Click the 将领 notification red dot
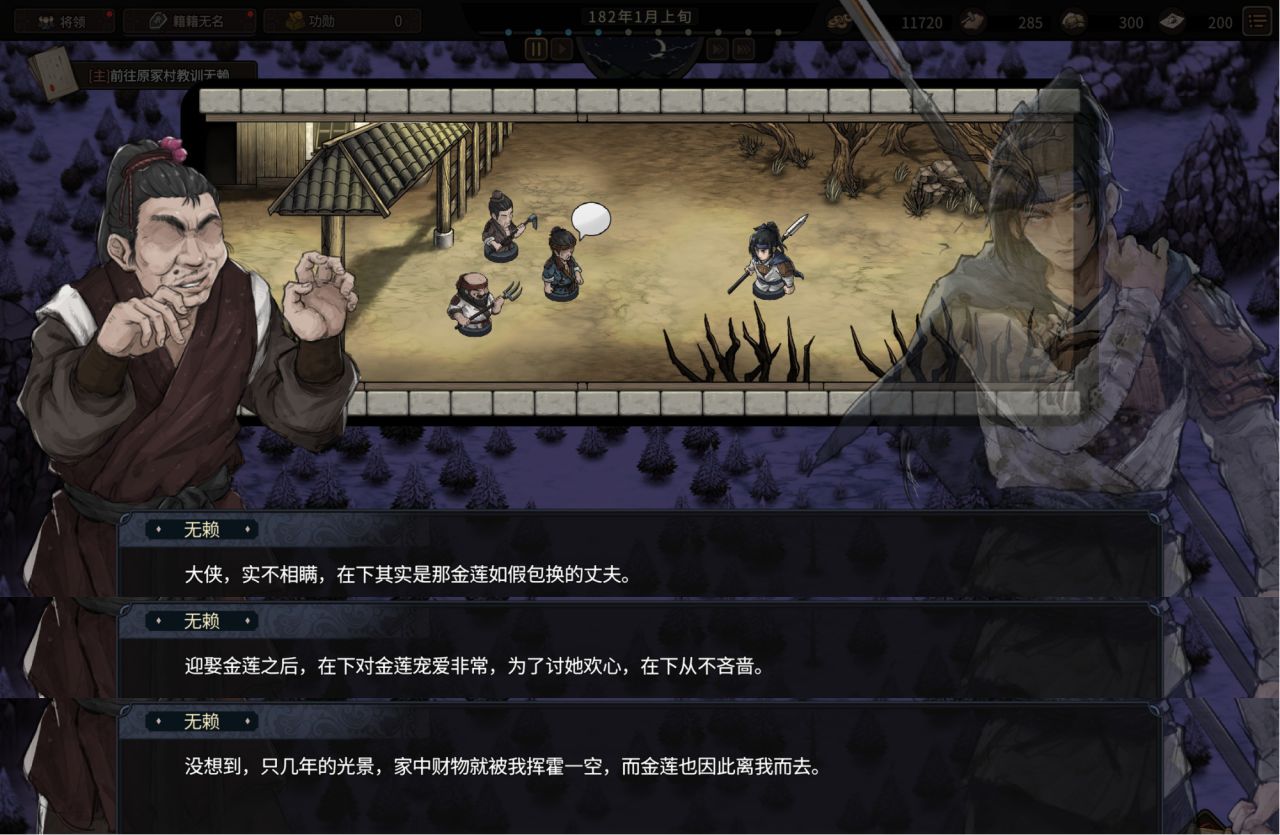The image size is (1280, 835). click(108, 13)
